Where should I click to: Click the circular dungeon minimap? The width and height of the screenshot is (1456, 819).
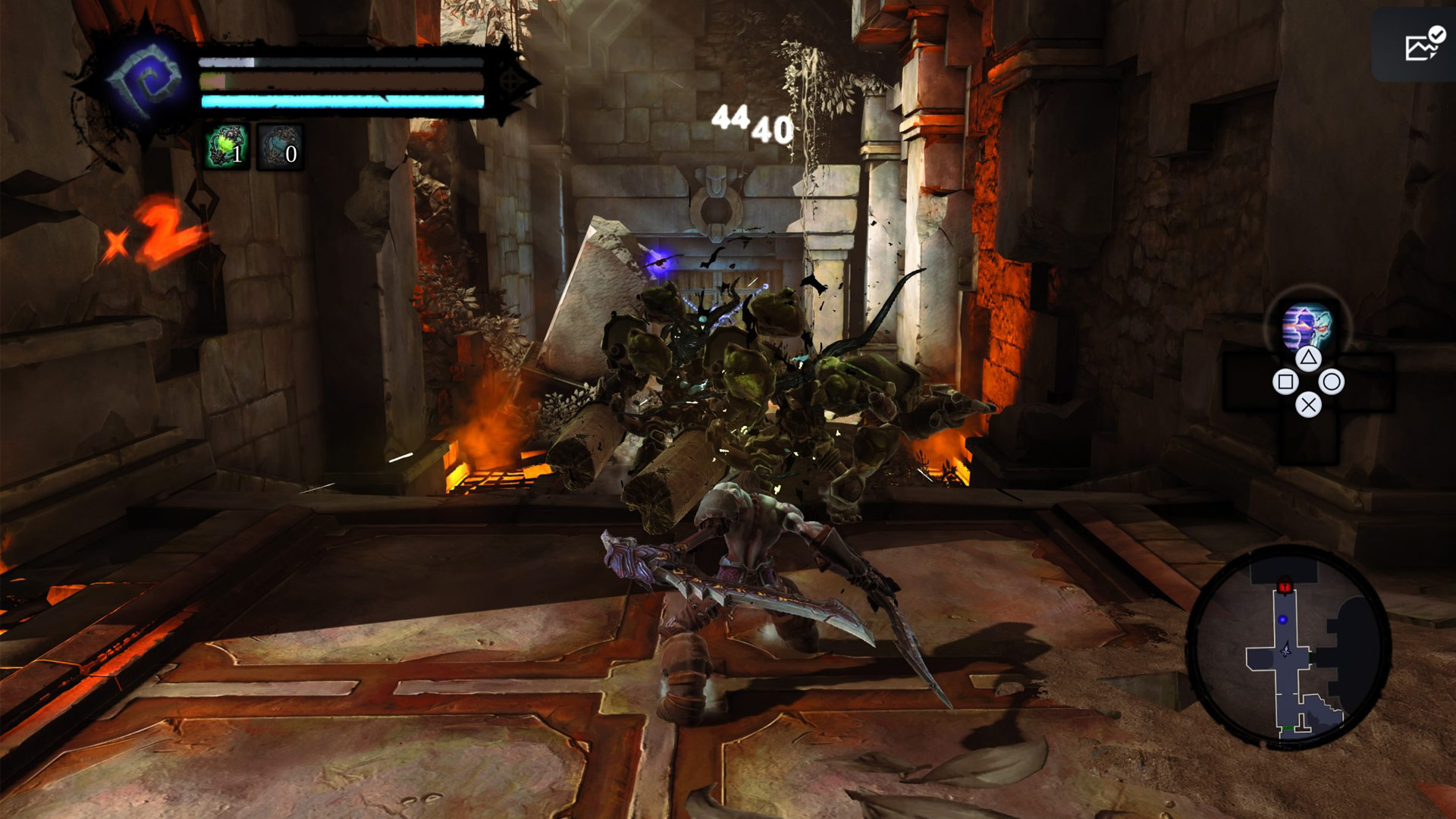point(1288,648)
